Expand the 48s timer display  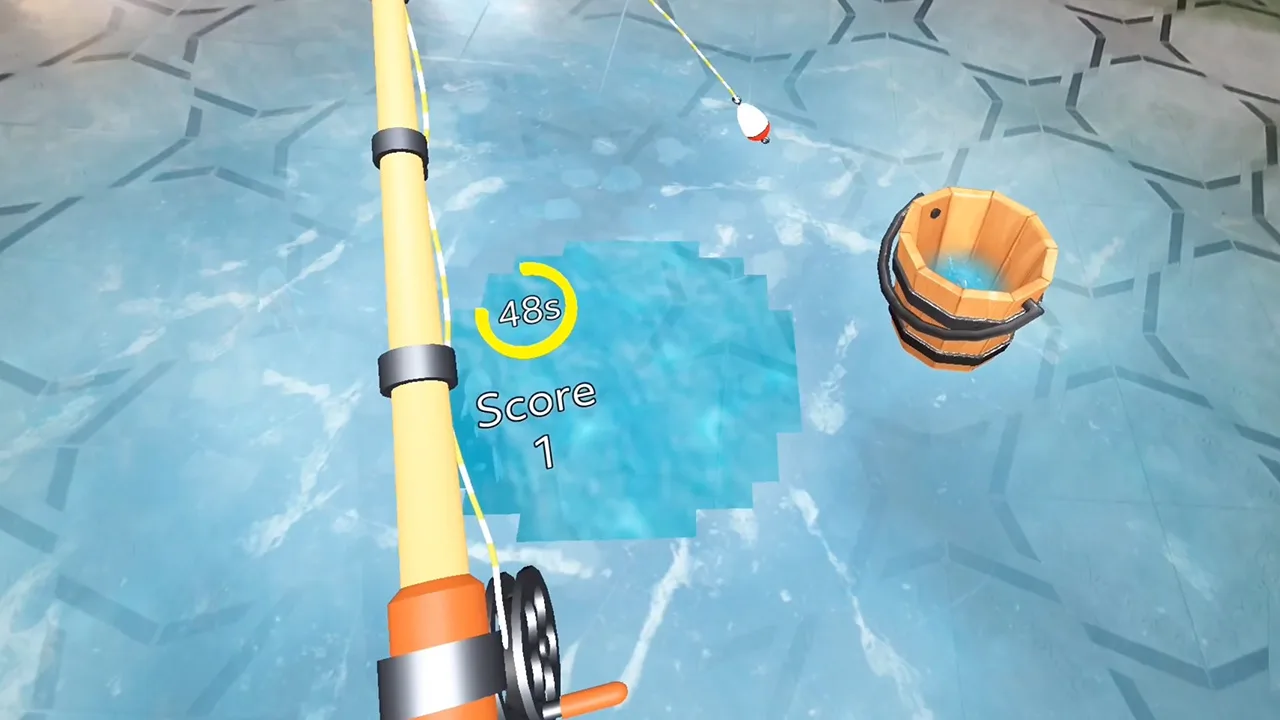530,310
